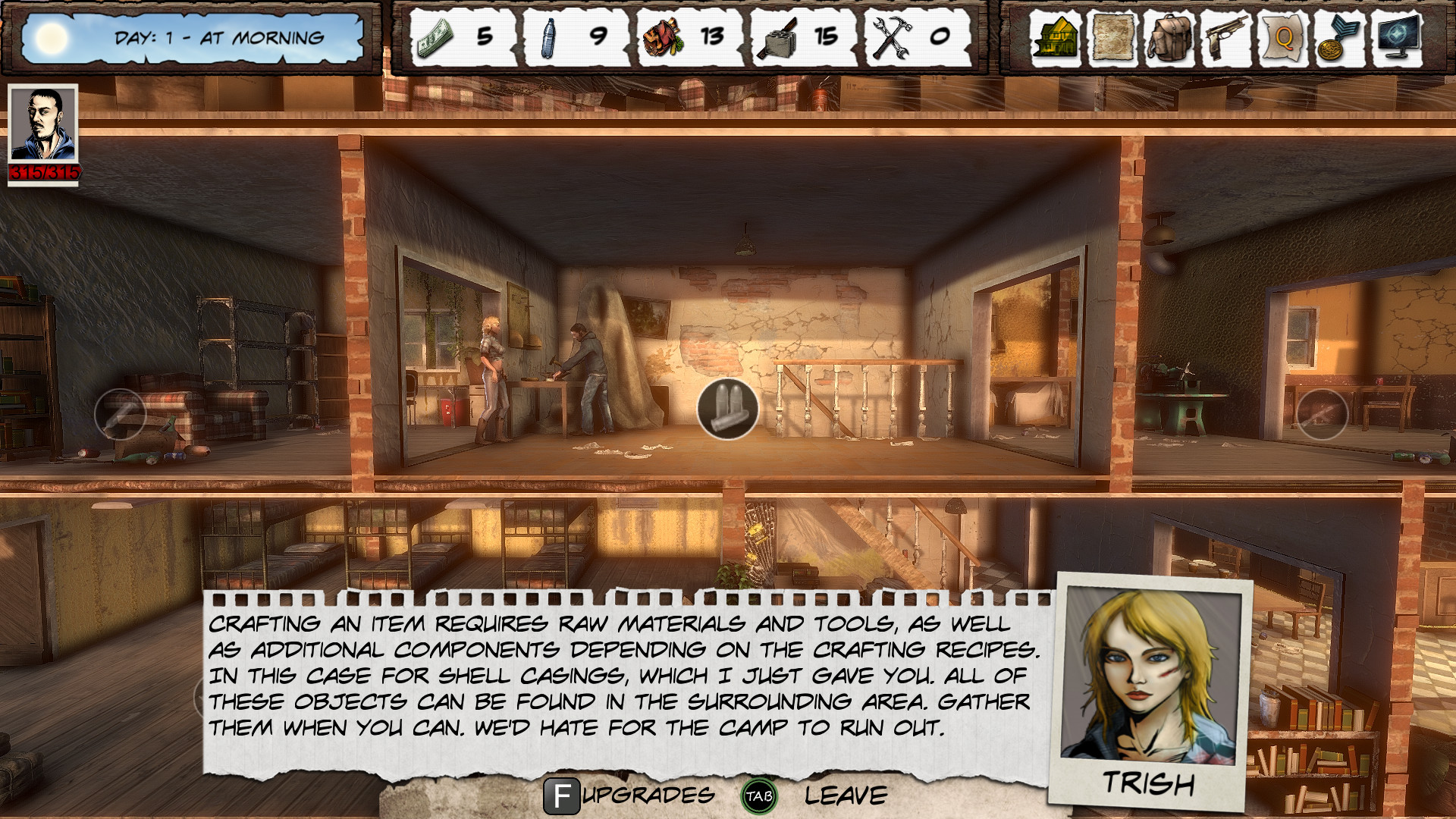Click the water bottle resource icon
The width and height of the screenshot is (1456, 819).
tap(548, 36)
